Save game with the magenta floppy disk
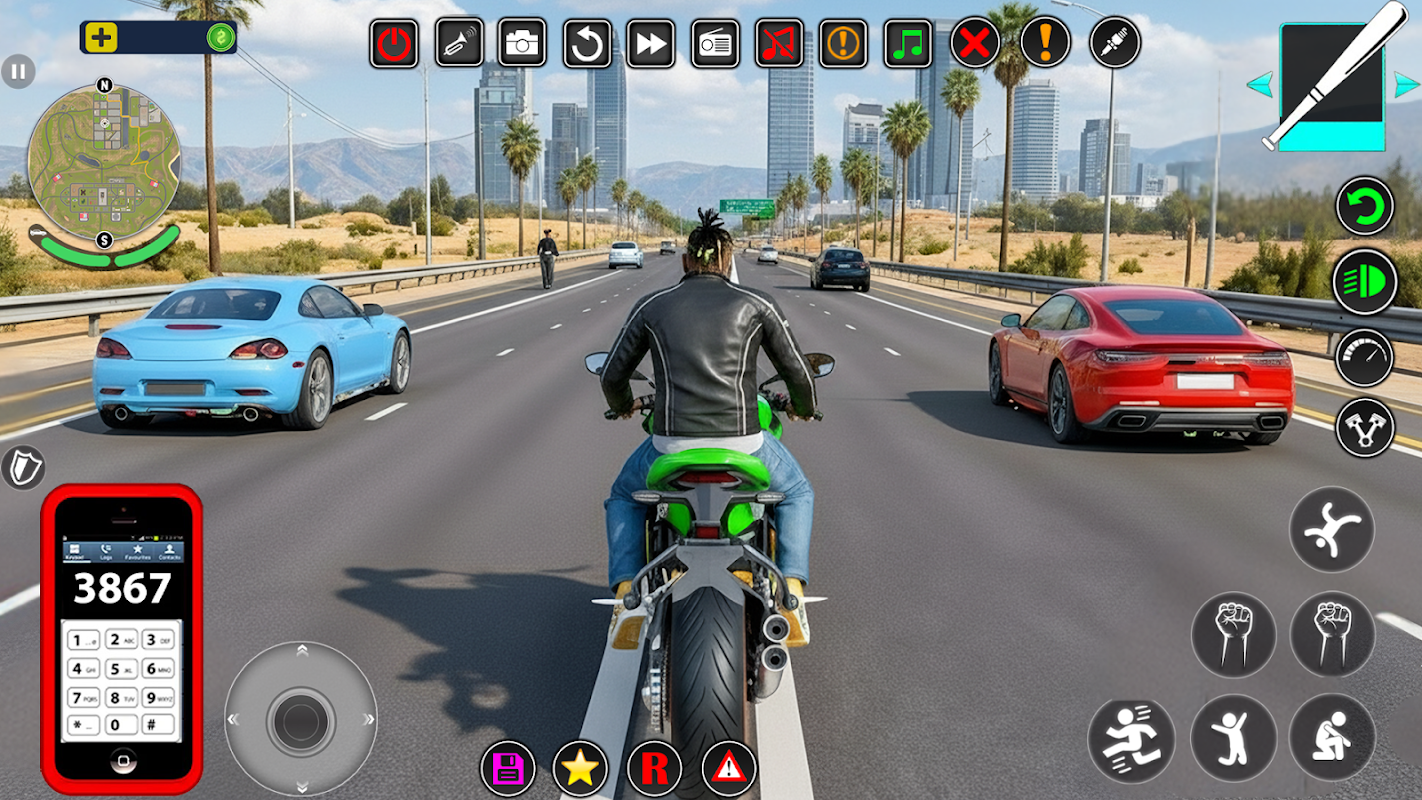Screen dimensions: 1422x800 tap(508, 768)
